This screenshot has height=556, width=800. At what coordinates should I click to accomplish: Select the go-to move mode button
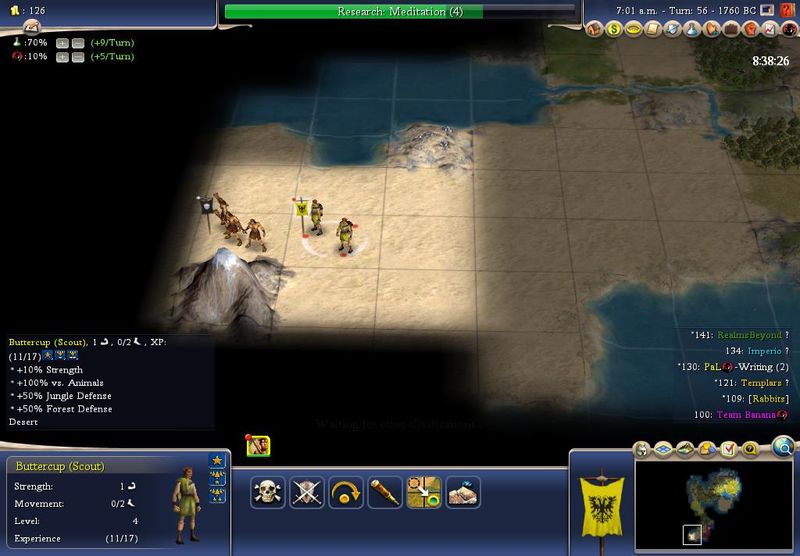pos(423,492)
